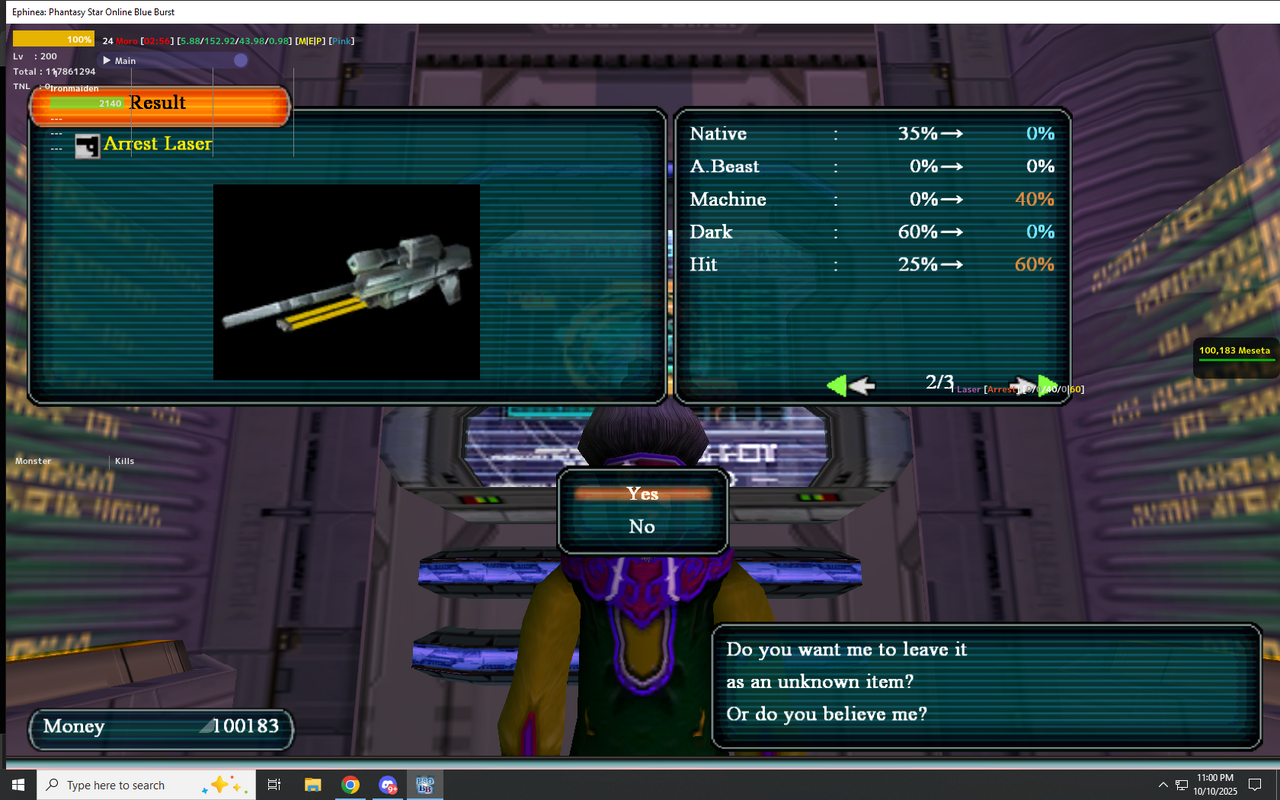Open the Discord taskbar icon
Viewport: 1280px width, 800px height.
387,785
